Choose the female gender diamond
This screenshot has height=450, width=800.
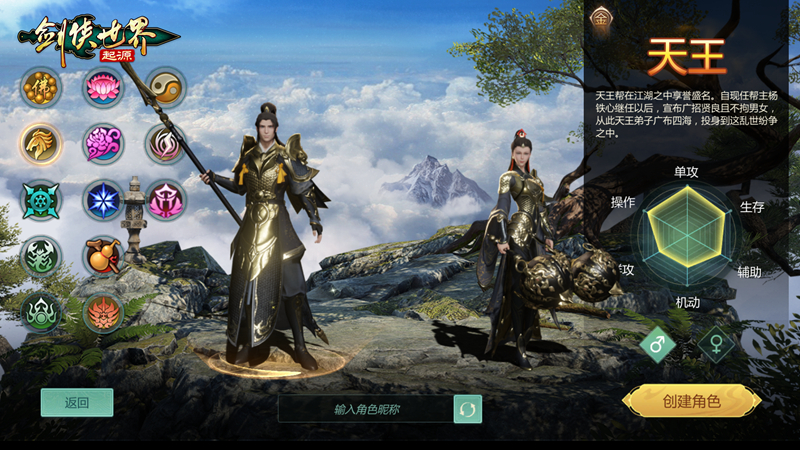[716, 345]
